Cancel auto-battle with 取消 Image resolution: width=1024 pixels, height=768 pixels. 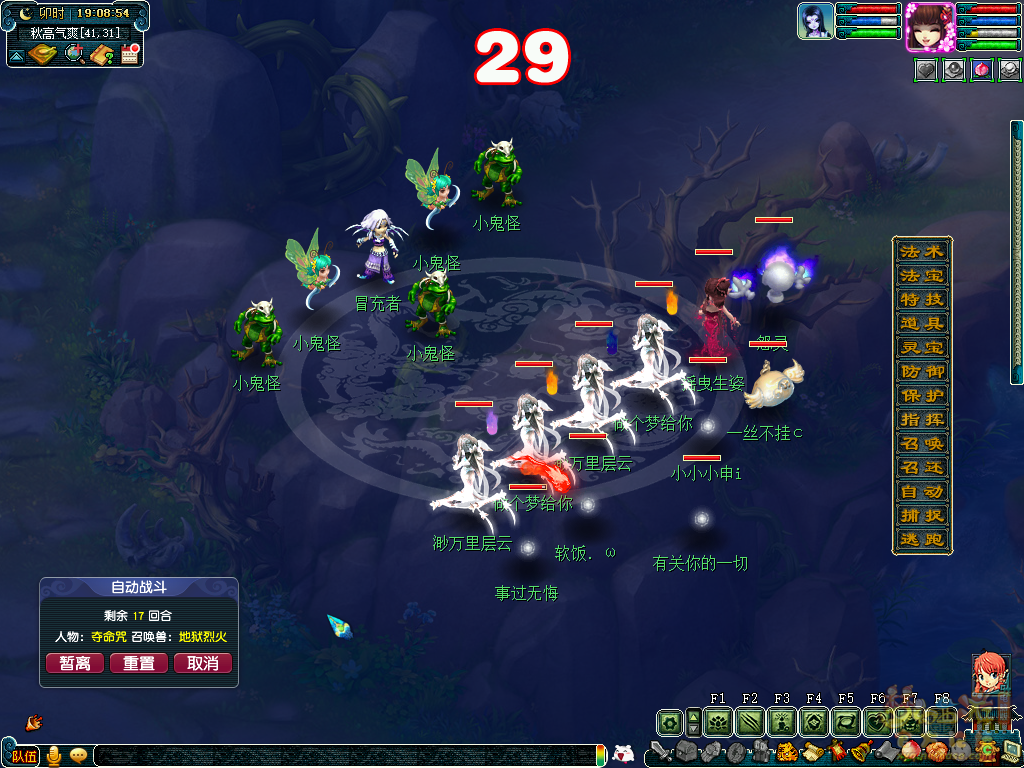(x=203, y=663)
